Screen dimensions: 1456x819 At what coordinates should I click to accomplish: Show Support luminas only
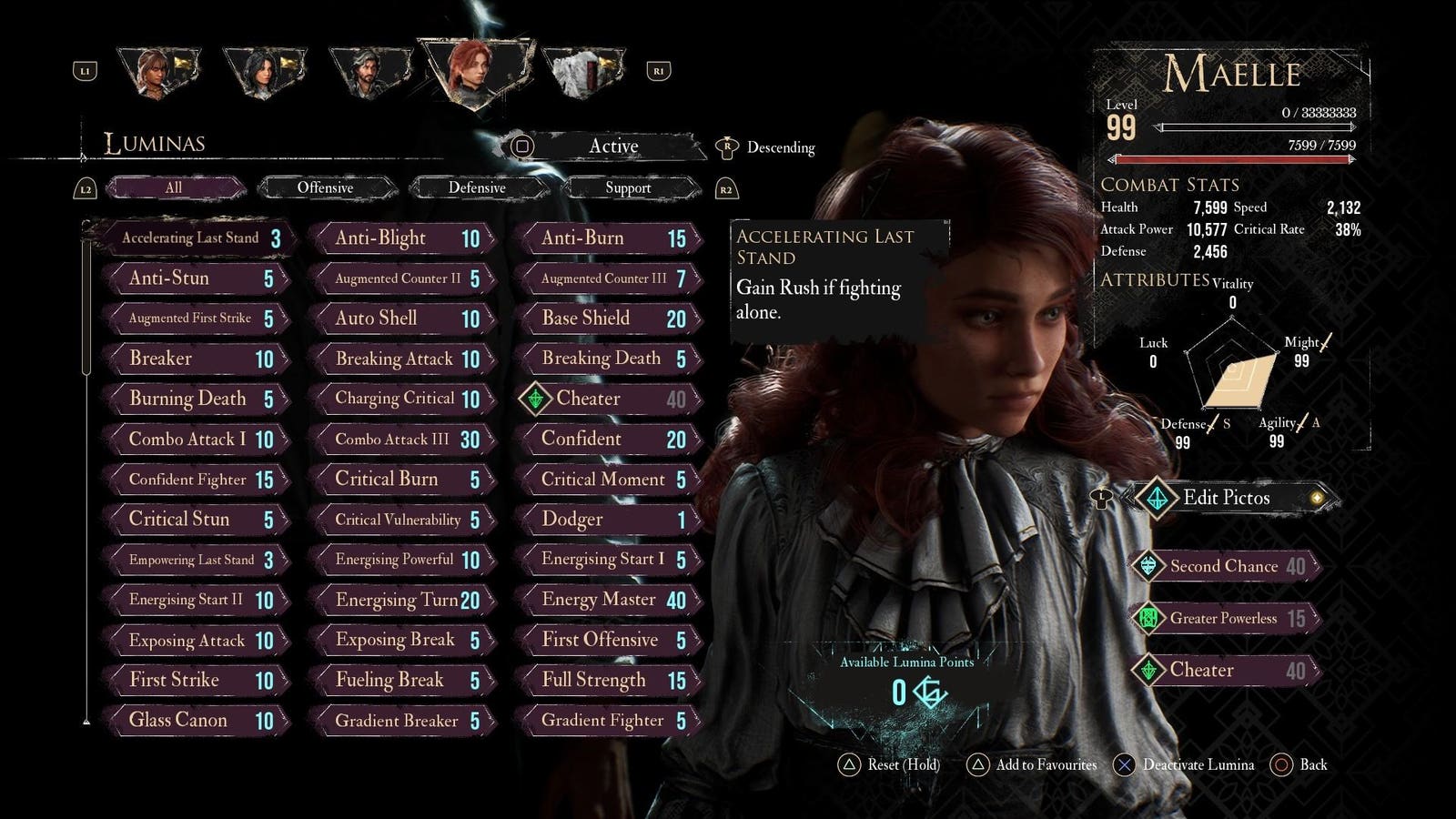pos(628,188)
